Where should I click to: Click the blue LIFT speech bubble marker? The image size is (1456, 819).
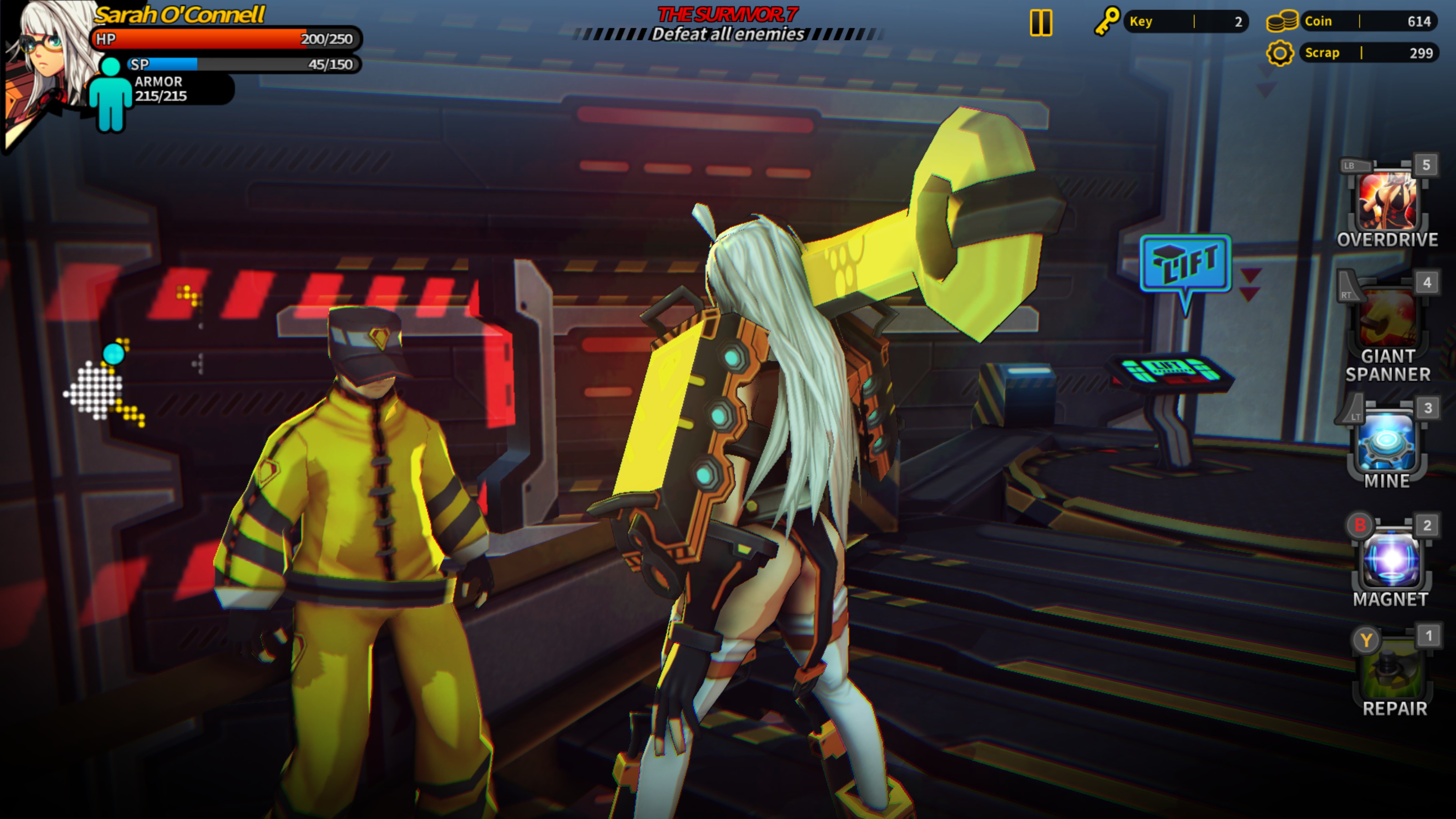pyautogui.click(x=1185, y=264)
